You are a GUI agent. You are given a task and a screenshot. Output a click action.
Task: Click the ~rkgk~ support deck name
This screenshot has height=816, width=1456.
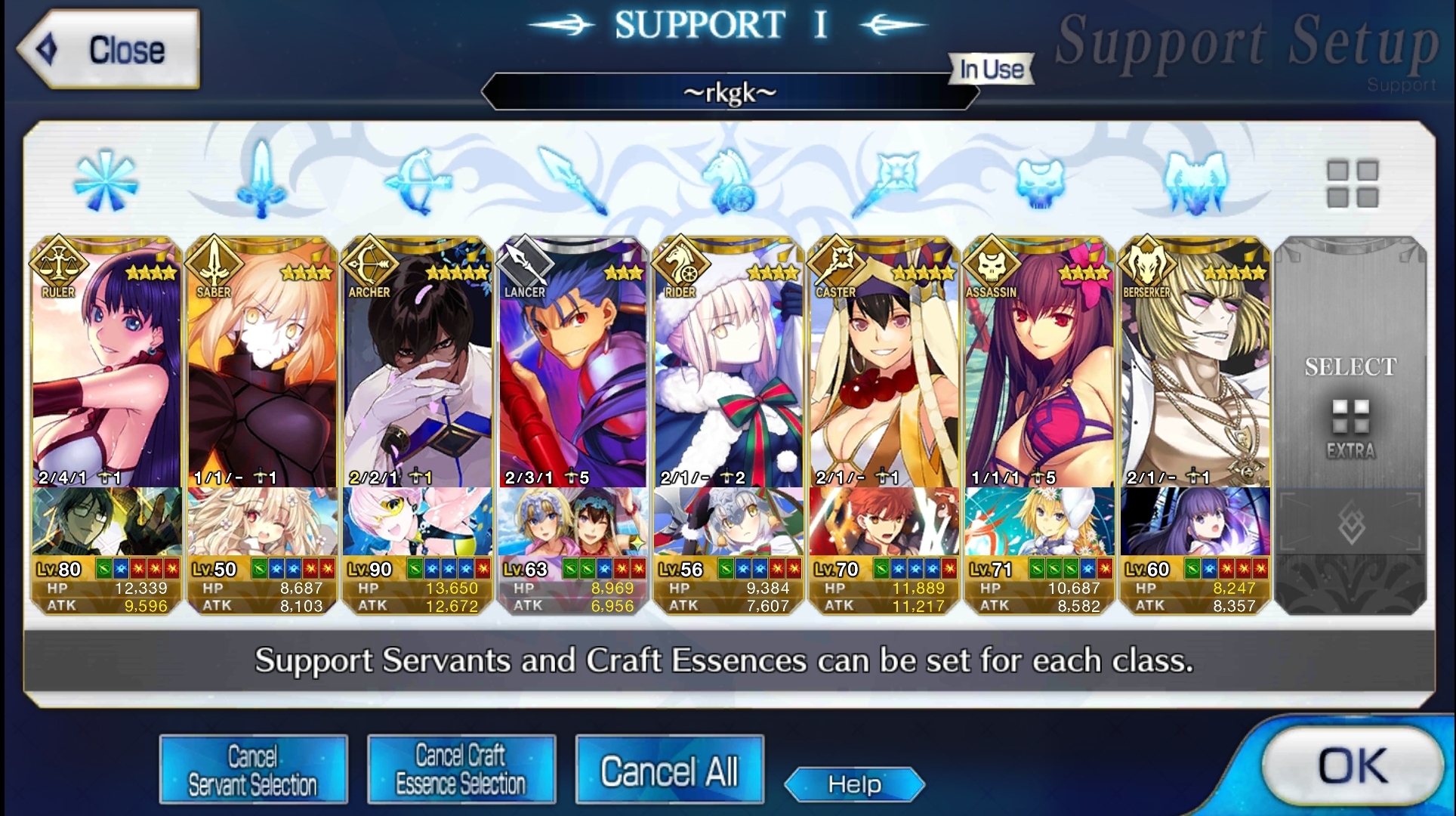click(729, 92)
